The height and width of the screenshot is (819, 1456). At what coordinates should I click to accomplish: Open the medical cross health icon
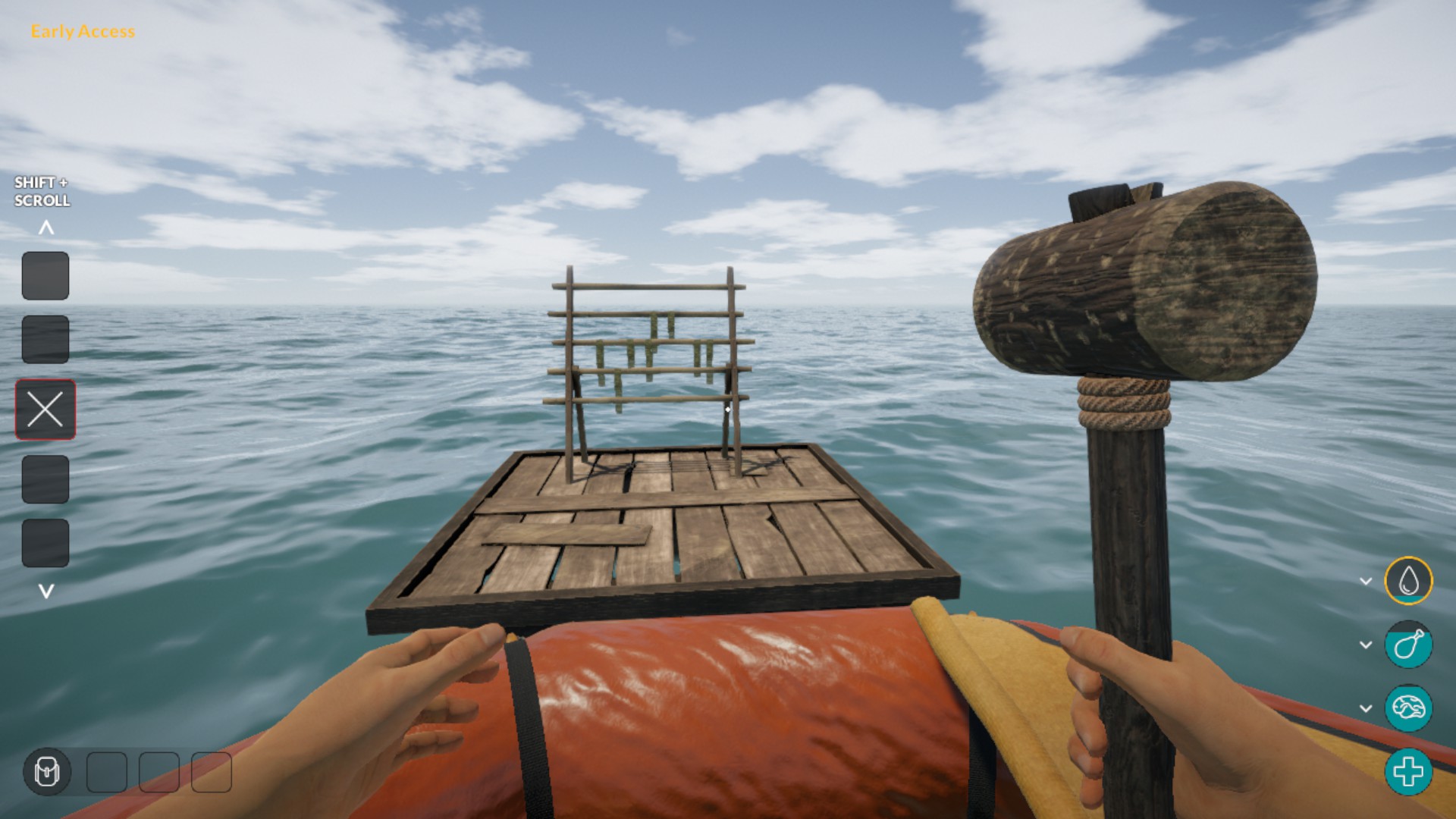(x=1408, y=772)
